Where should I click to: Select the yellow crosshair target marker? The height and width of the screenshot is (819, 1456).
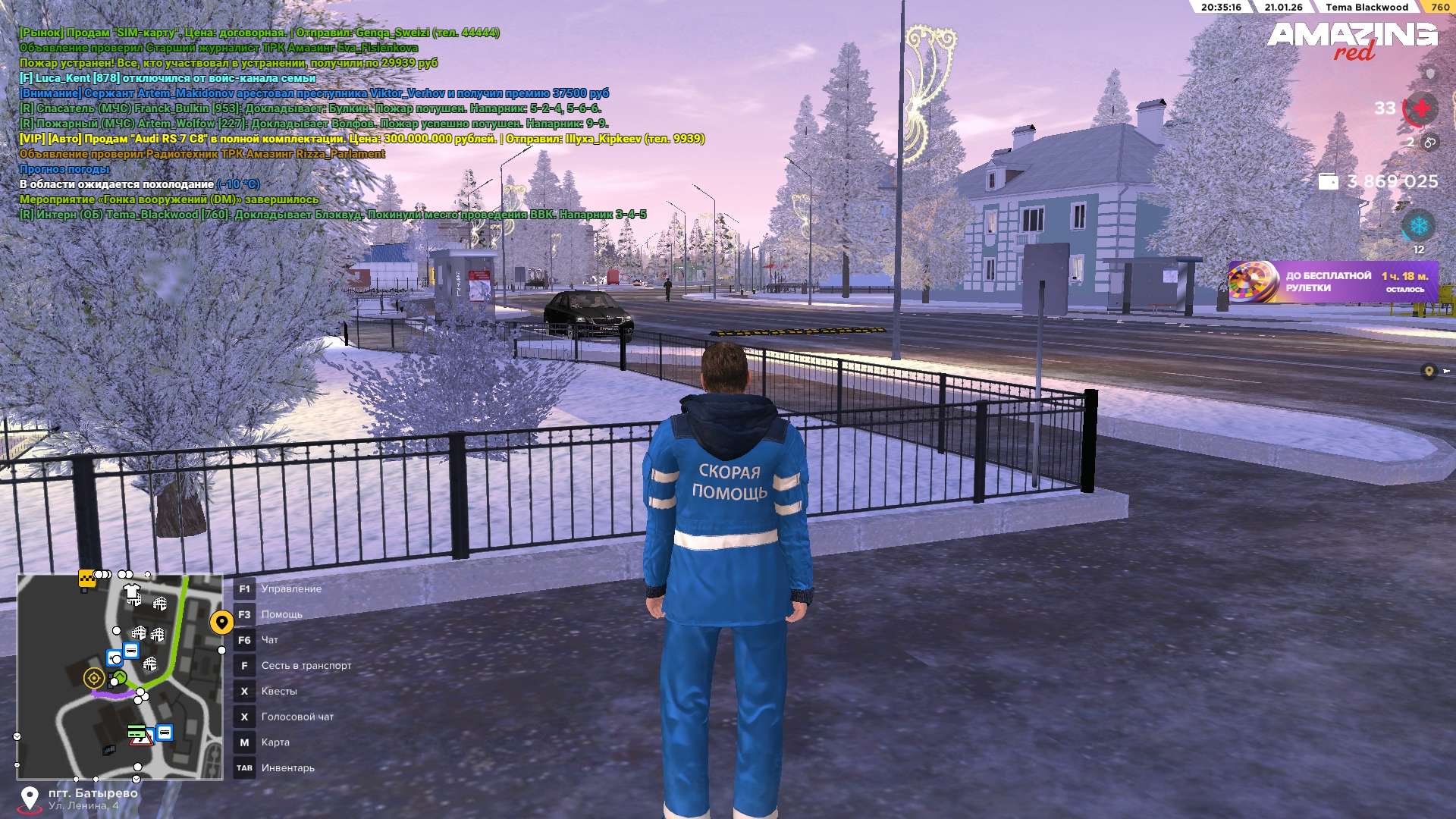coord(94,677)
